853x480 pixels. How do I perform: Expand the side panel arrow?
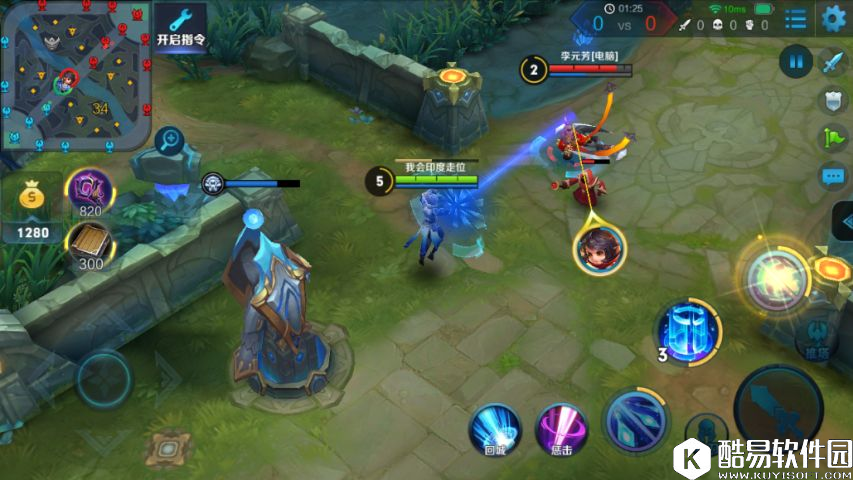click(x=843, y=222)
